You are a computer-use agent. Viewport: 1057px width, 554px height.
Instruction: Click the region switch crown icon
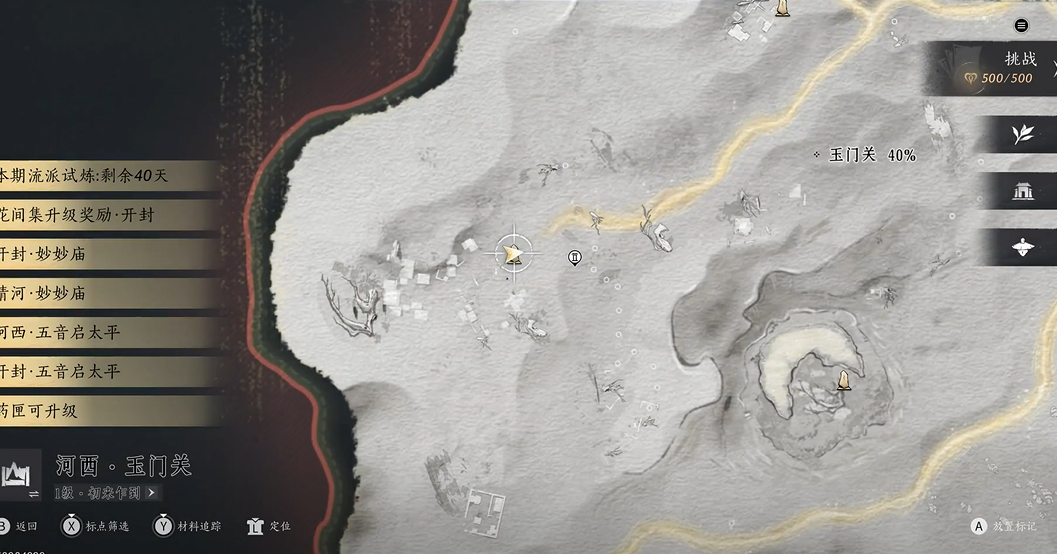(21, 474)
